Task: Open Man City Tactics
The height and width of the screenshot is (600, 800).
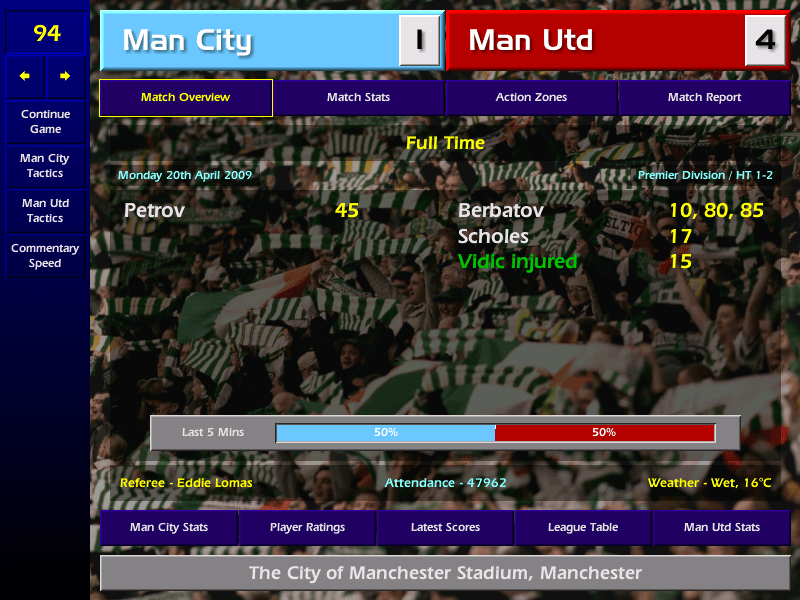Action: 45,165
